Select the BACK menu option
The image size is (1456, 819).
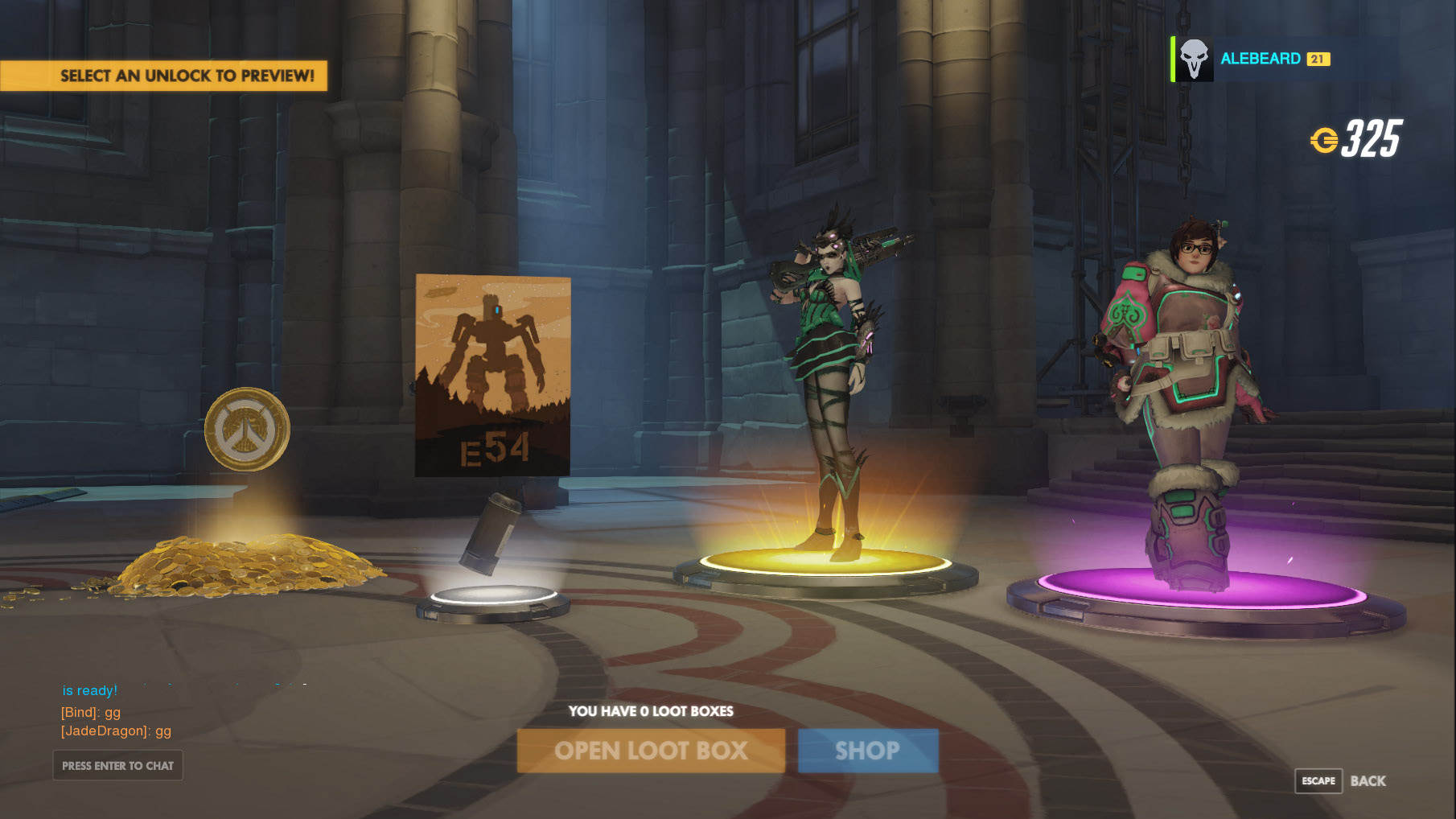[1368, 780]
